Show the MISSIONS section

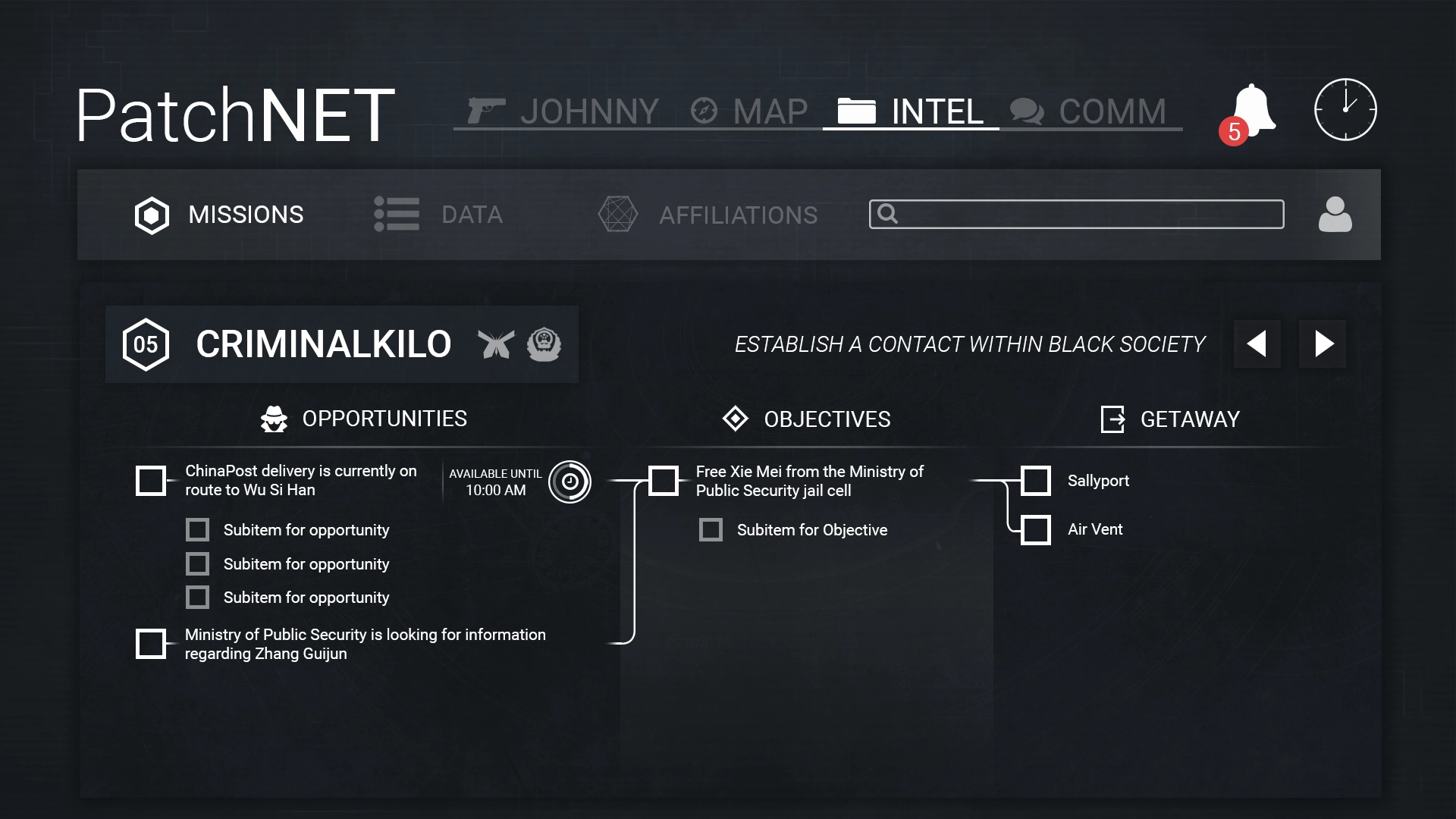click(x=219, y=215)
